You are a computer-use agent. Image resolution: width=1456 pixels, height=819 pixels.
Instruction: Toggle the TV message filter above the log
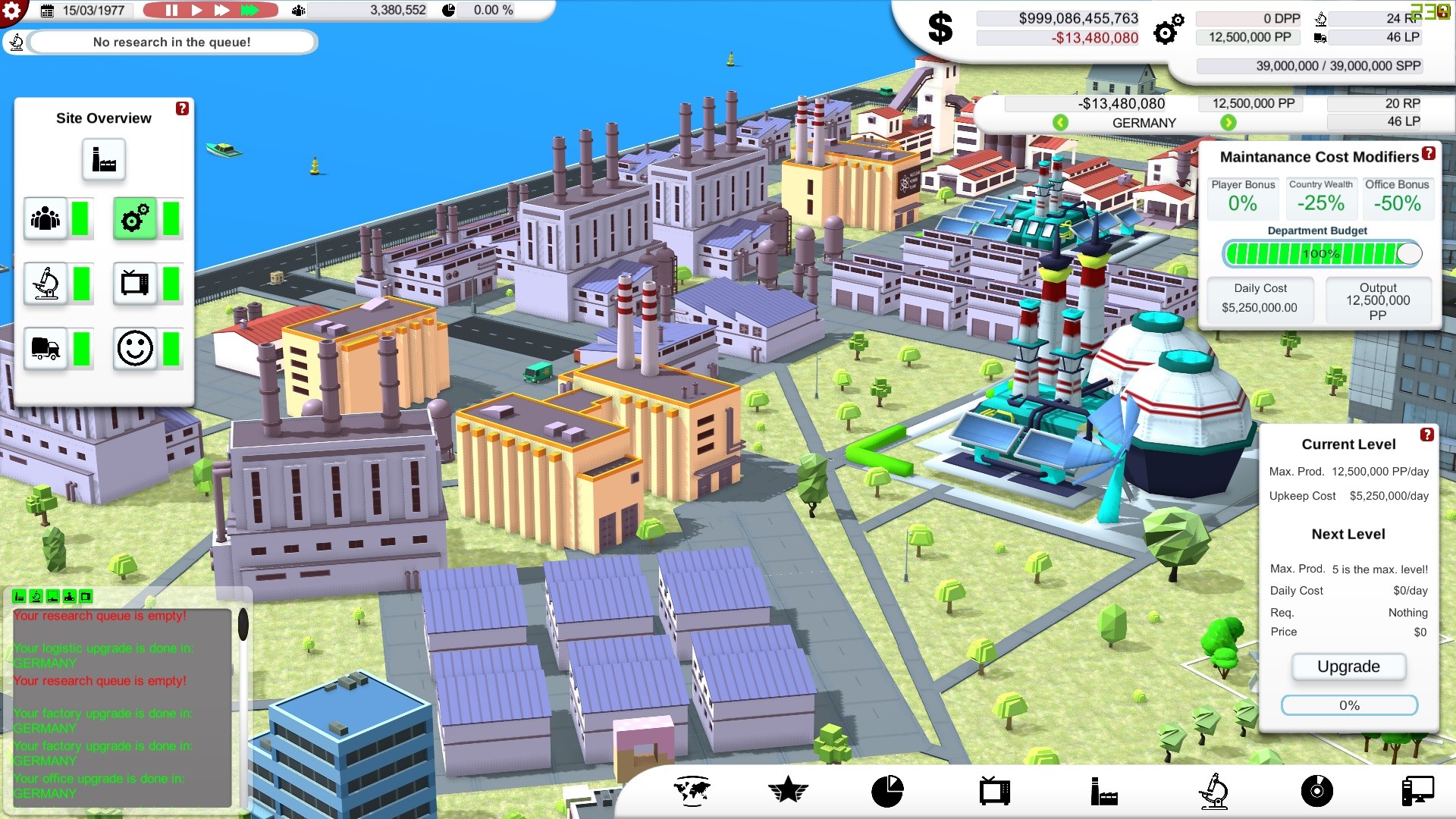[86, 596]
